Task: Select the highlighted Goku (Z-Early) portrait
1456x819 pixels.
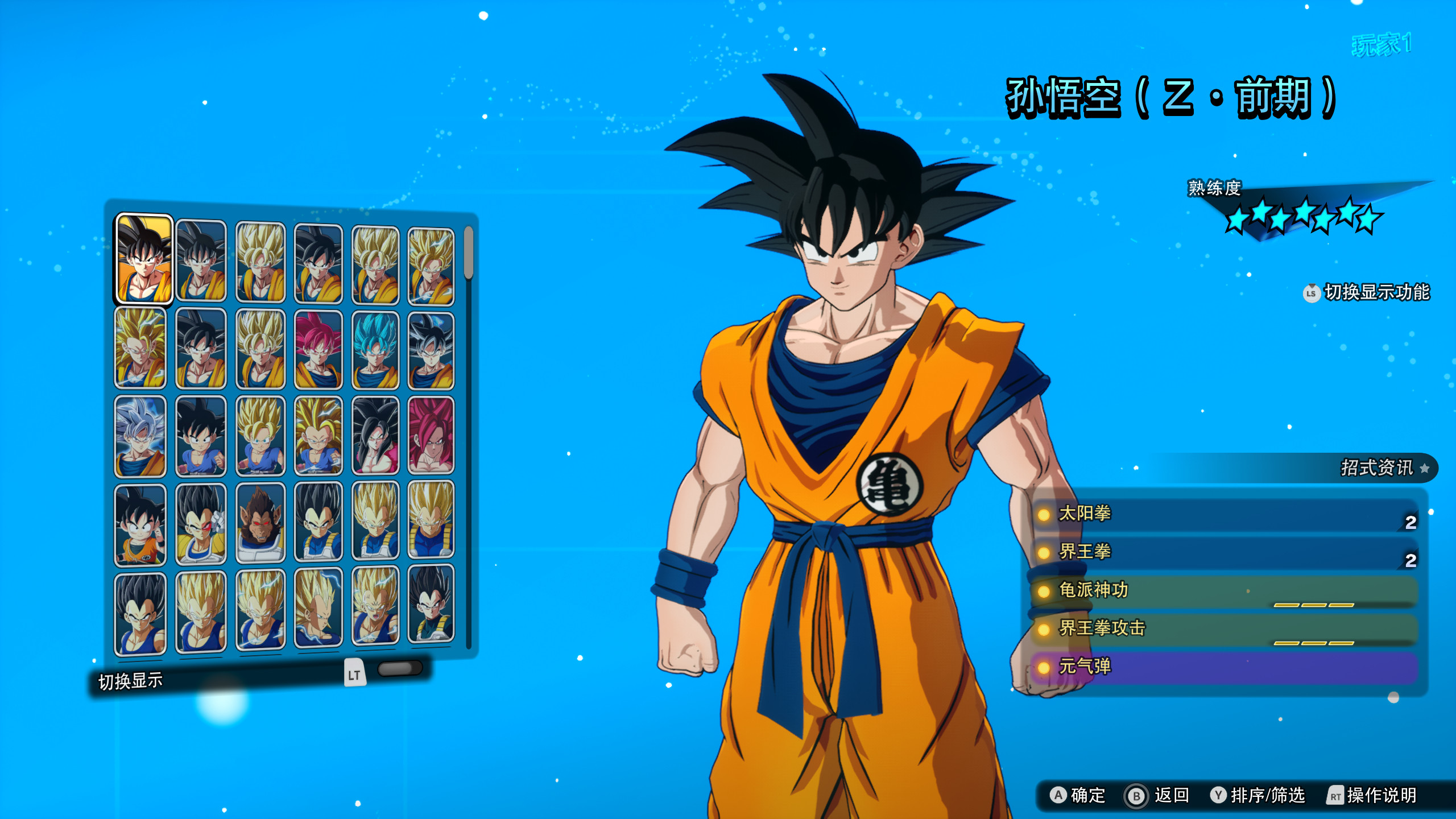Action: pyautogui.click(x=144, y=259)
